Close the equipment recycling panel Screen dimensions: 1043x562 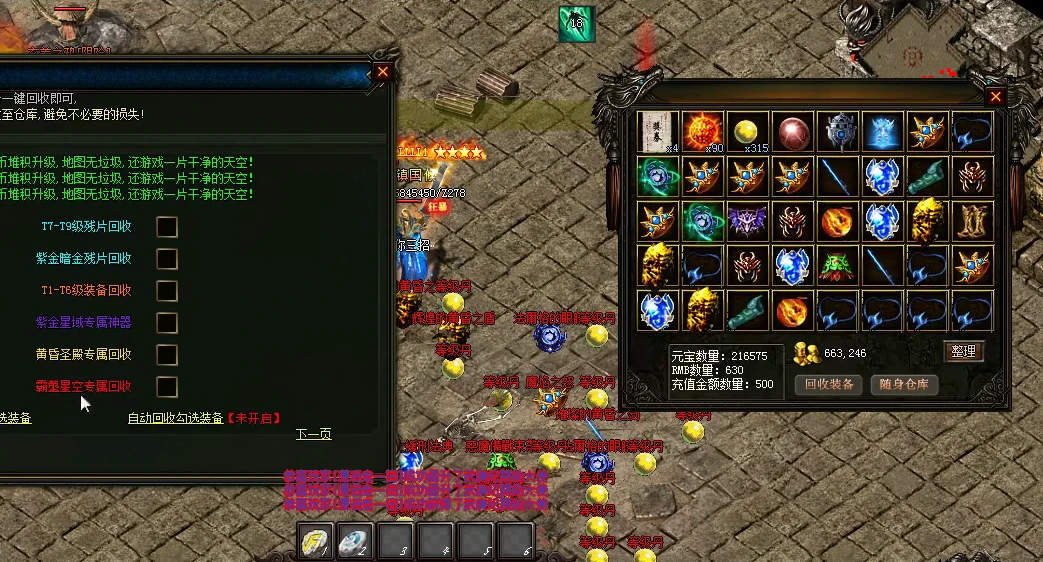tap(382, 72)
